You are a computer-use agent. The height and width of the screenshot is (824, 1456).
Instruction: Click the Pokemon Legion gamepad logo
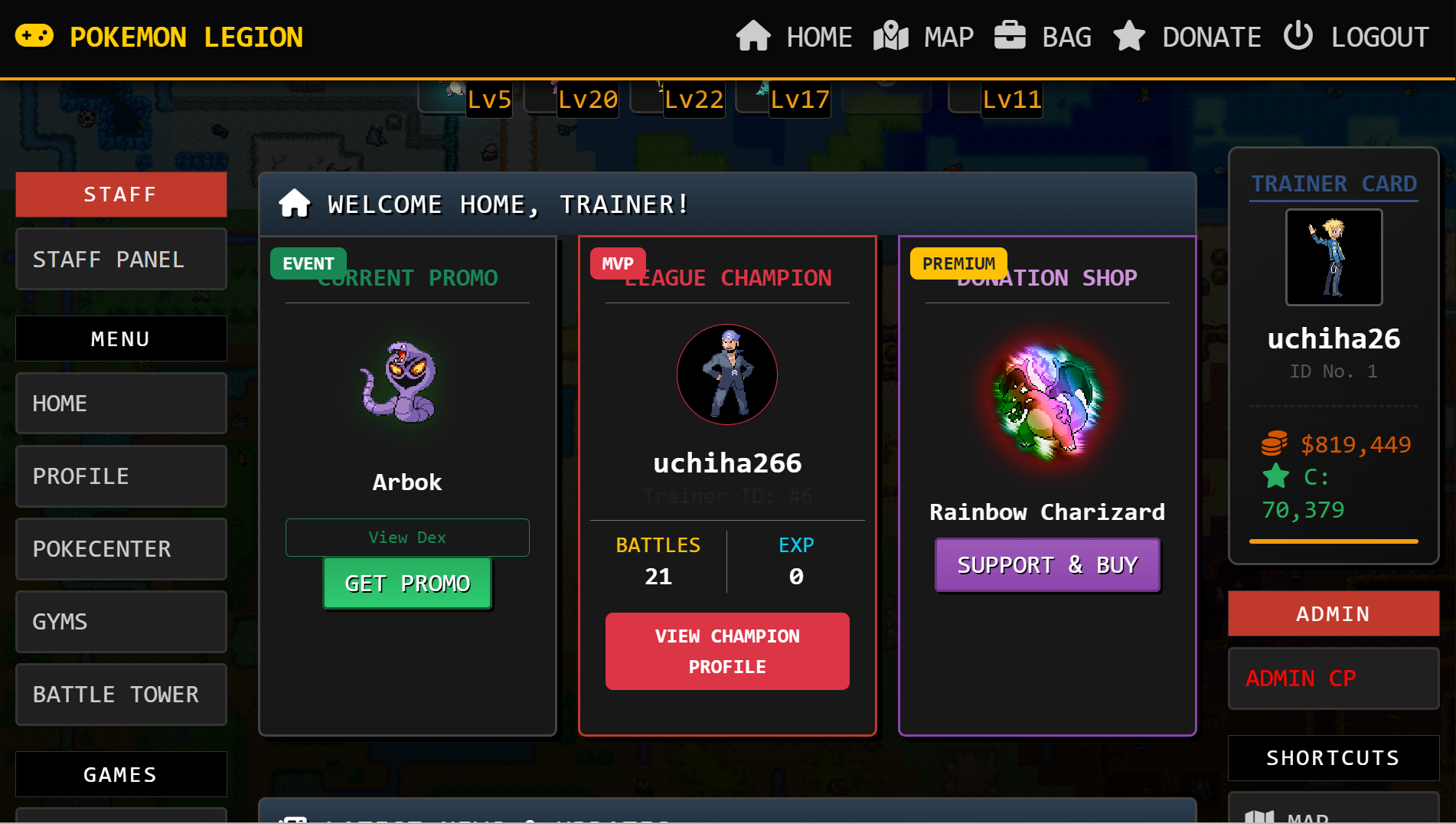[34, 35]
